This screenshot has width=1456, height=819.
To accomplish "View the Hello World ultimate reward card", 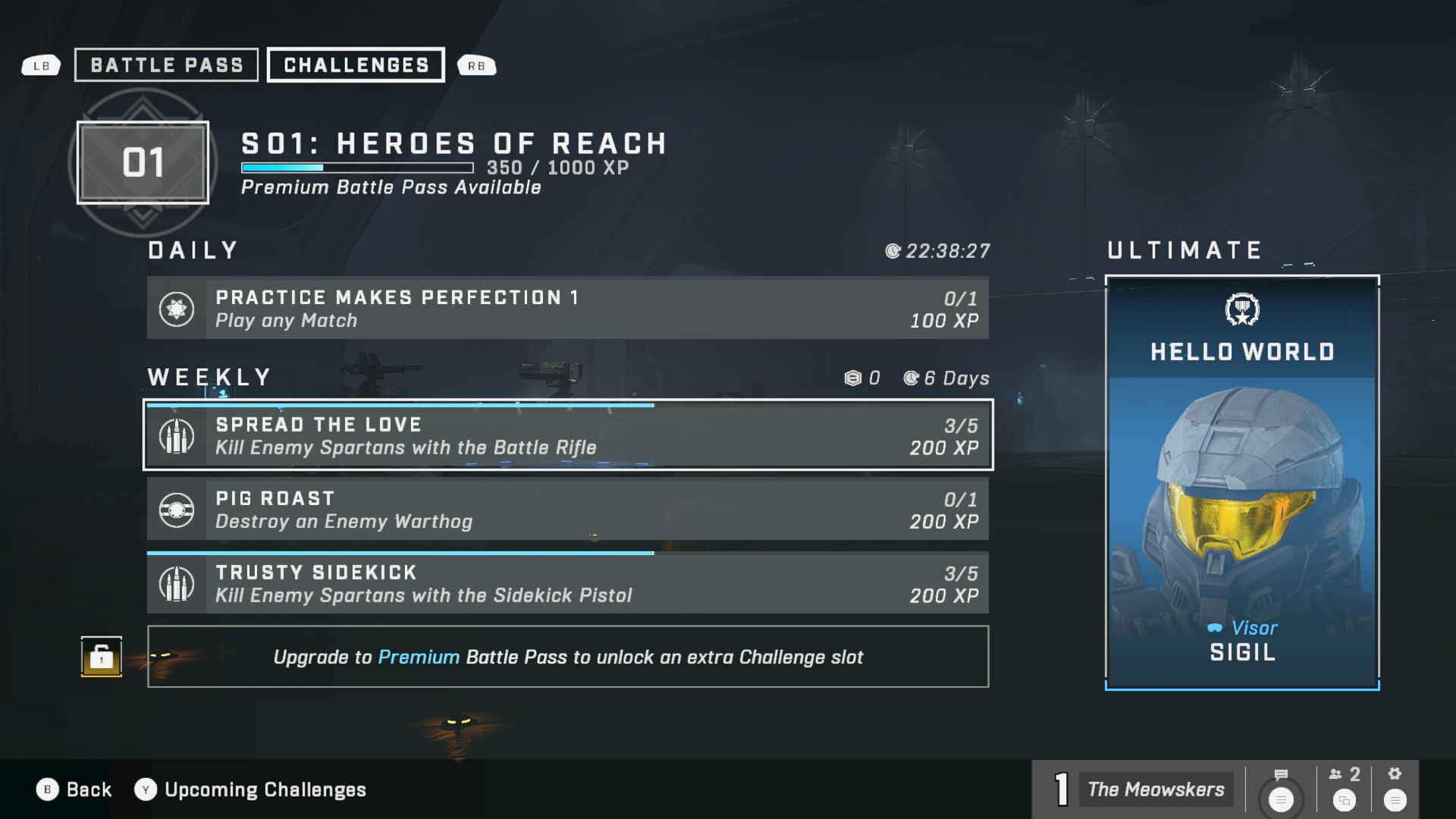I will point(1241,482).
